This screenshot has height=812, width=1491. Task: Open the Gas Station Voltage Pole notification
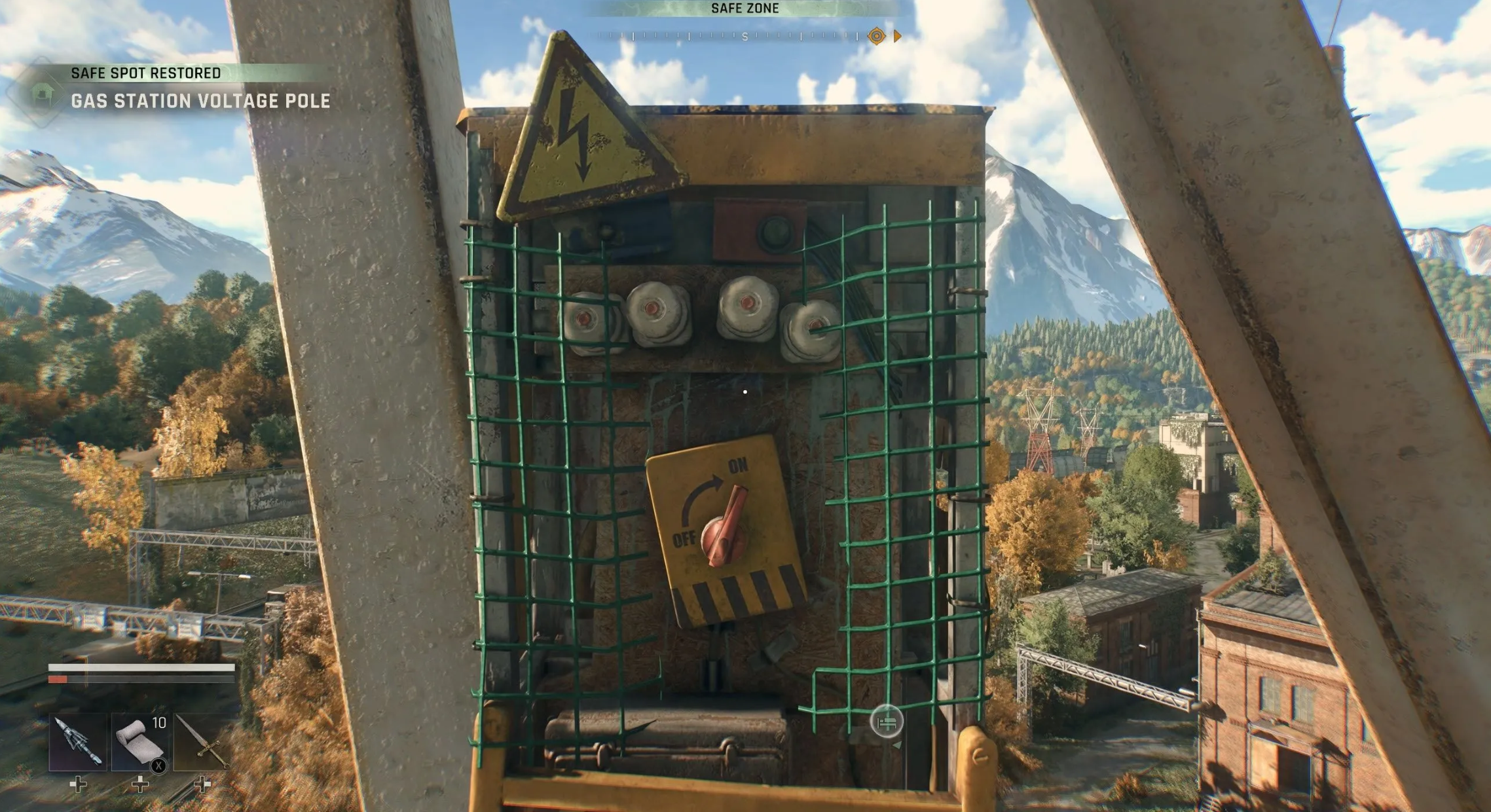[200, 101]
